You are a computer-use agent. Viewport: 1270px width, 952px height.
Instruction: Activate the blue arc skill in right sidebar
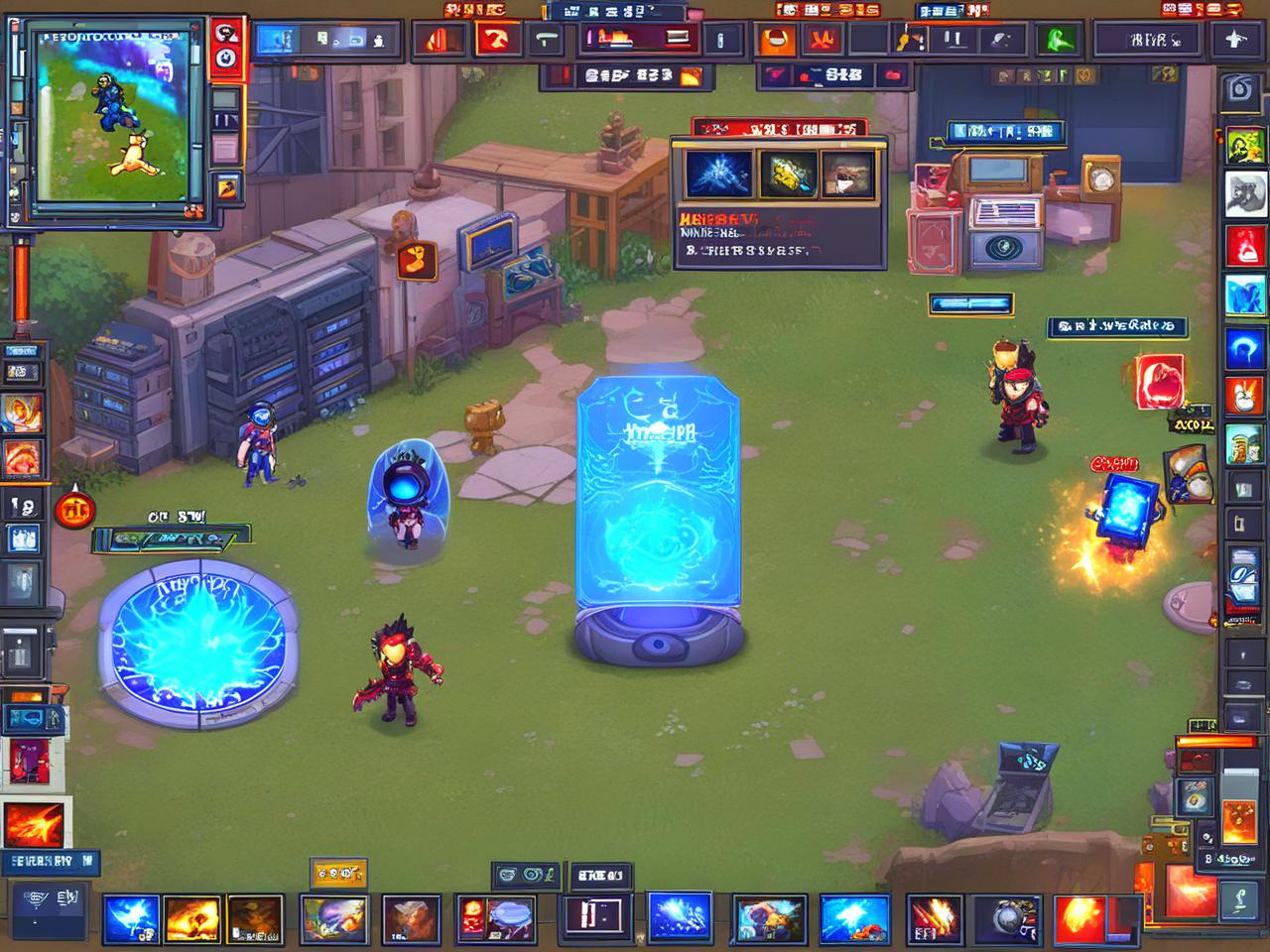click(1244, 347)
